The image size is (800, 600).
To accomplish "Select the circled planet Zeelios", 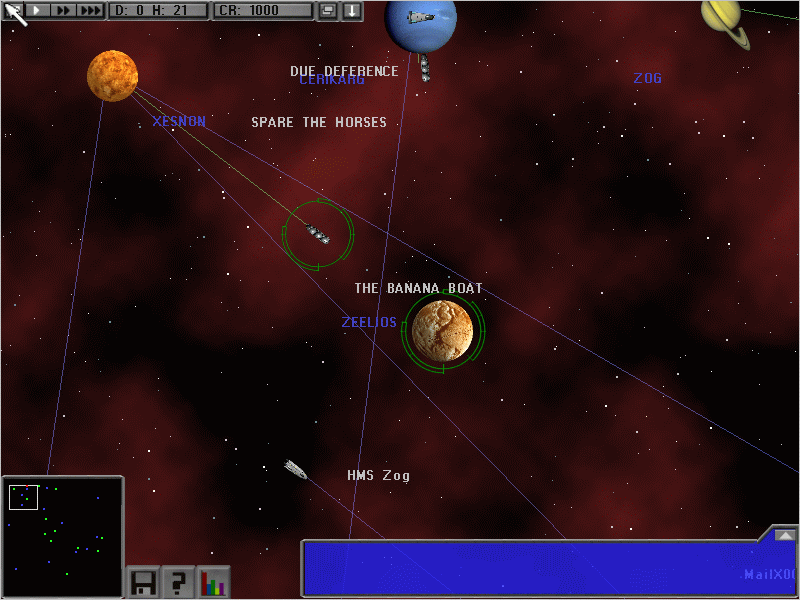I will click(x=442, y=331).
